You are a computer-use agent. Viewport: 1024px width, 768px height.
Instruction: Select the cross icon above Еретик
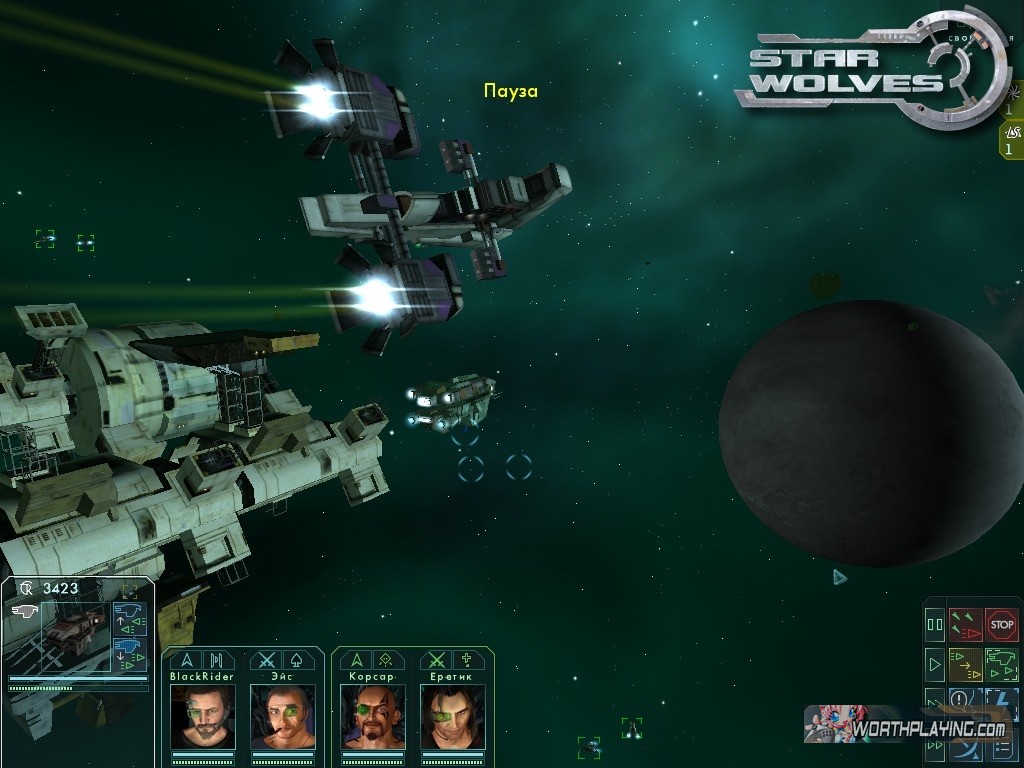coord(467,660)
